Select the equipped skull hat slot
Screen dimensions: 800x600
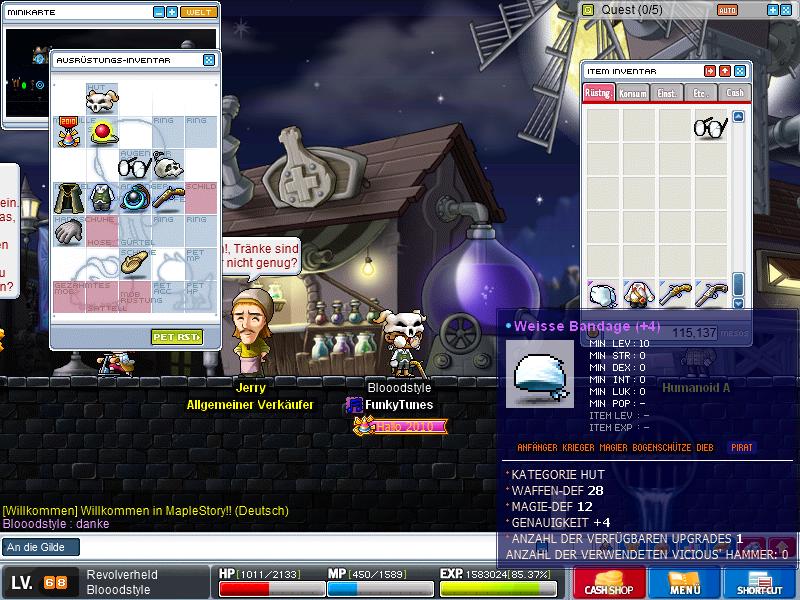coord(101,100)
